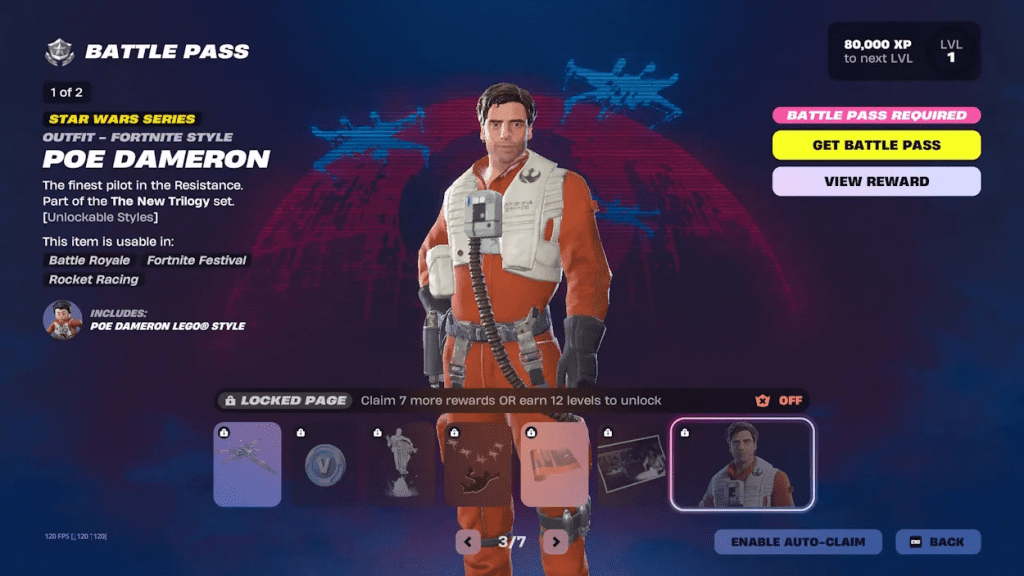Choose the V-Bucks coin reward

coord(324,464)
